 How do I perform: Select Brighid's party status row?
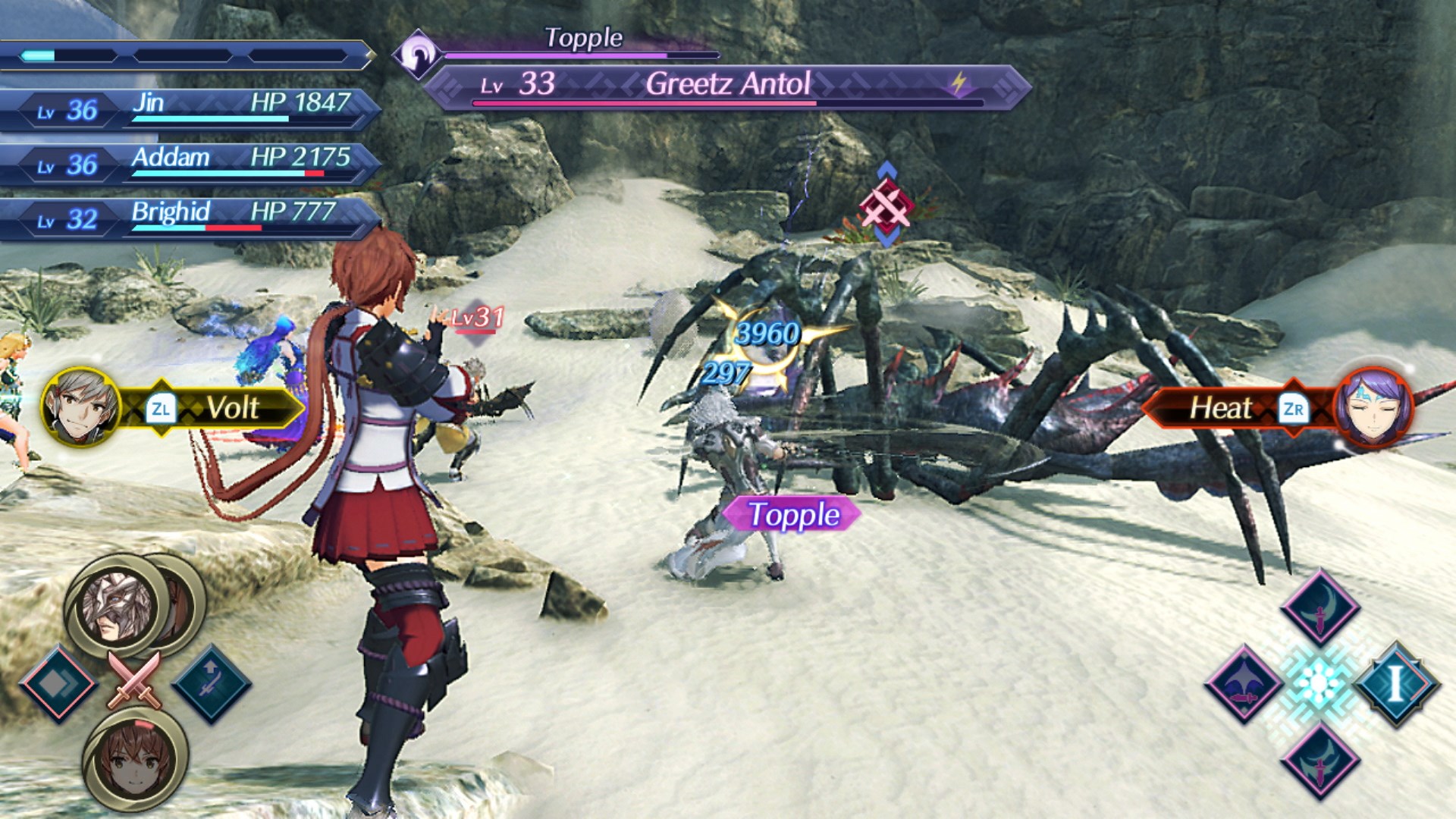tap(190, 217)
